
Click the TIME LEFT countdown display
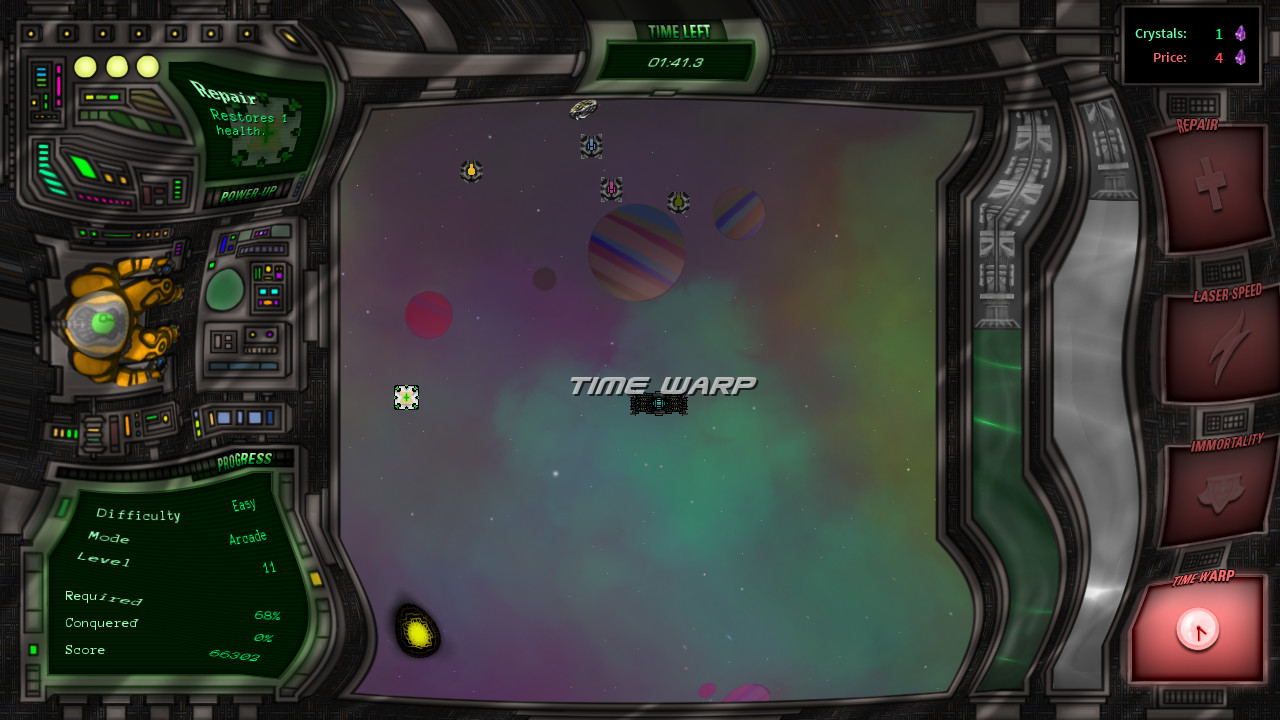tap(674, 60)
